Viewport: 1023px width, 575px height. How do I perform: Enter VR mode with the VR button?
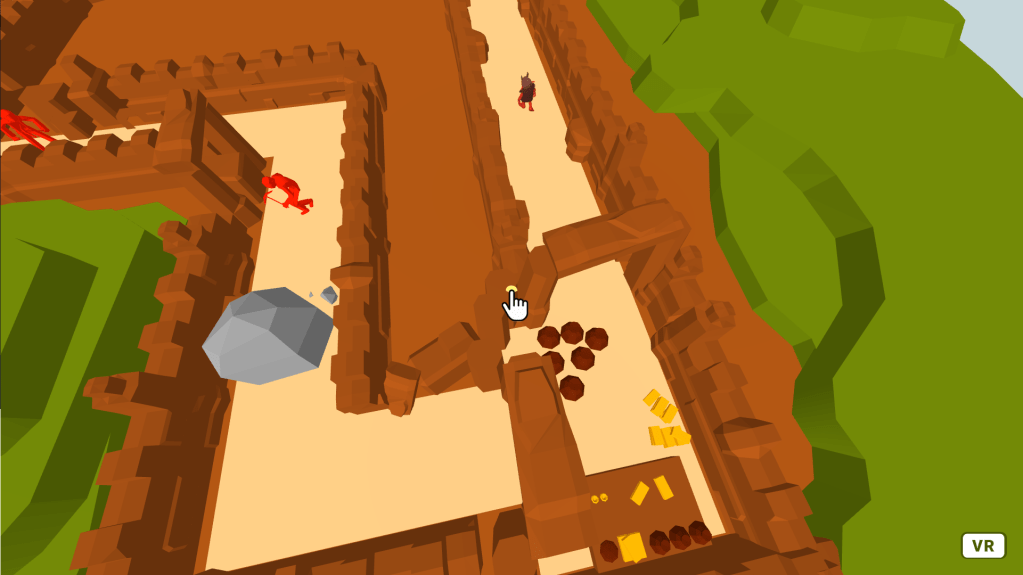tap(983, 545)
